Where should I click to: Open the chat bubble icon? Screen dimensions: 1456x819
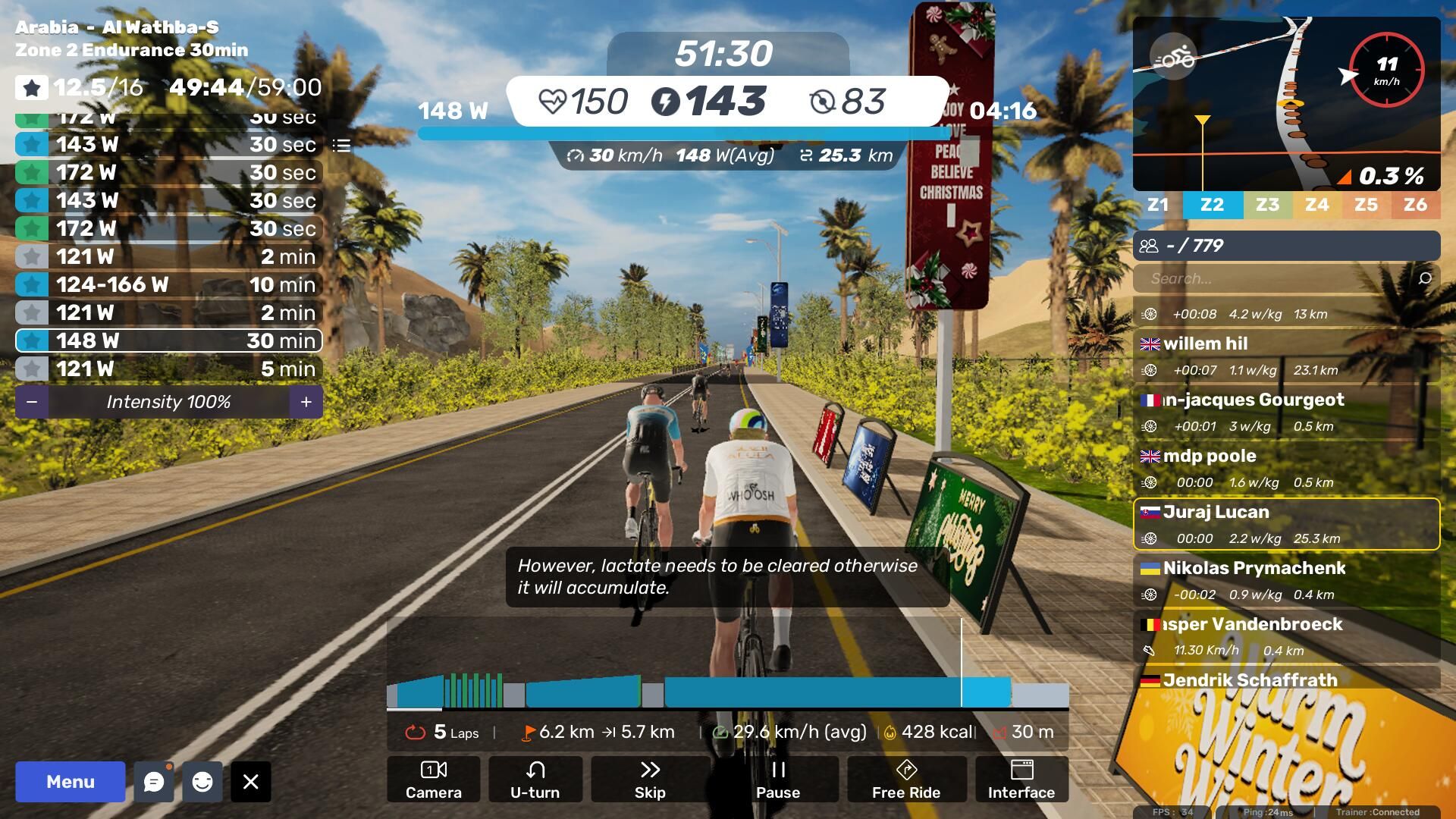[x=154, y=782]
